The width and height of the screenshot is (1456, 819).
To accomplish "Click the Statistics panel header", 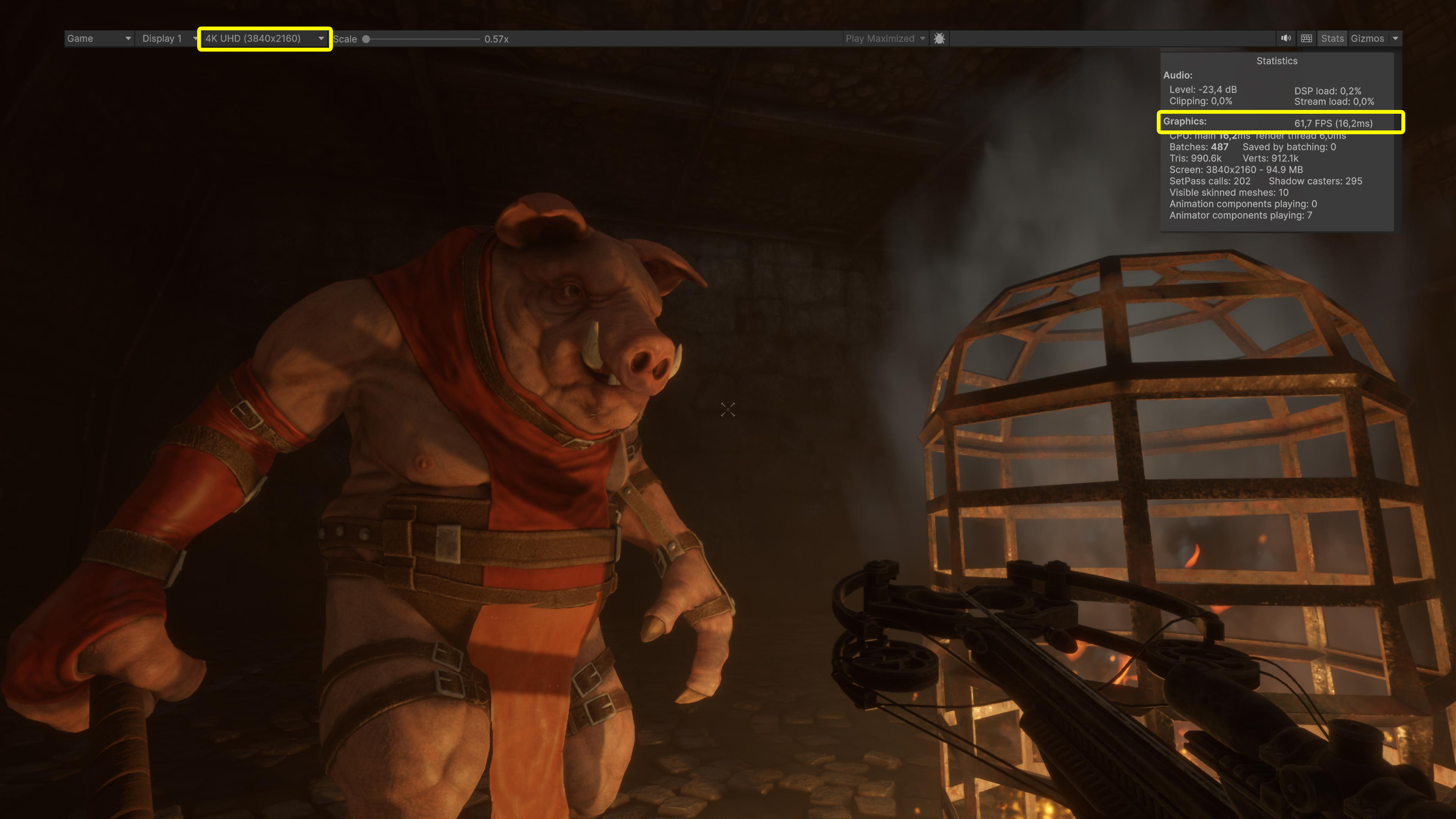I will (x=1277, y=61).
